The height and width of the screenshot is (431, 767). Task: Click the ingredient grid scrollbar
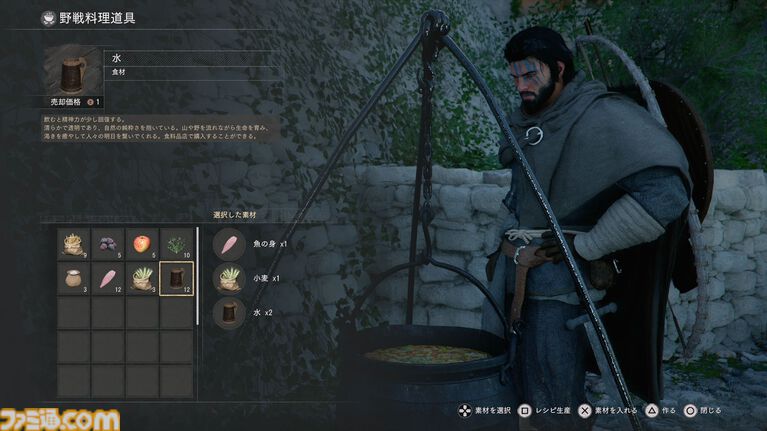(198, 276)
